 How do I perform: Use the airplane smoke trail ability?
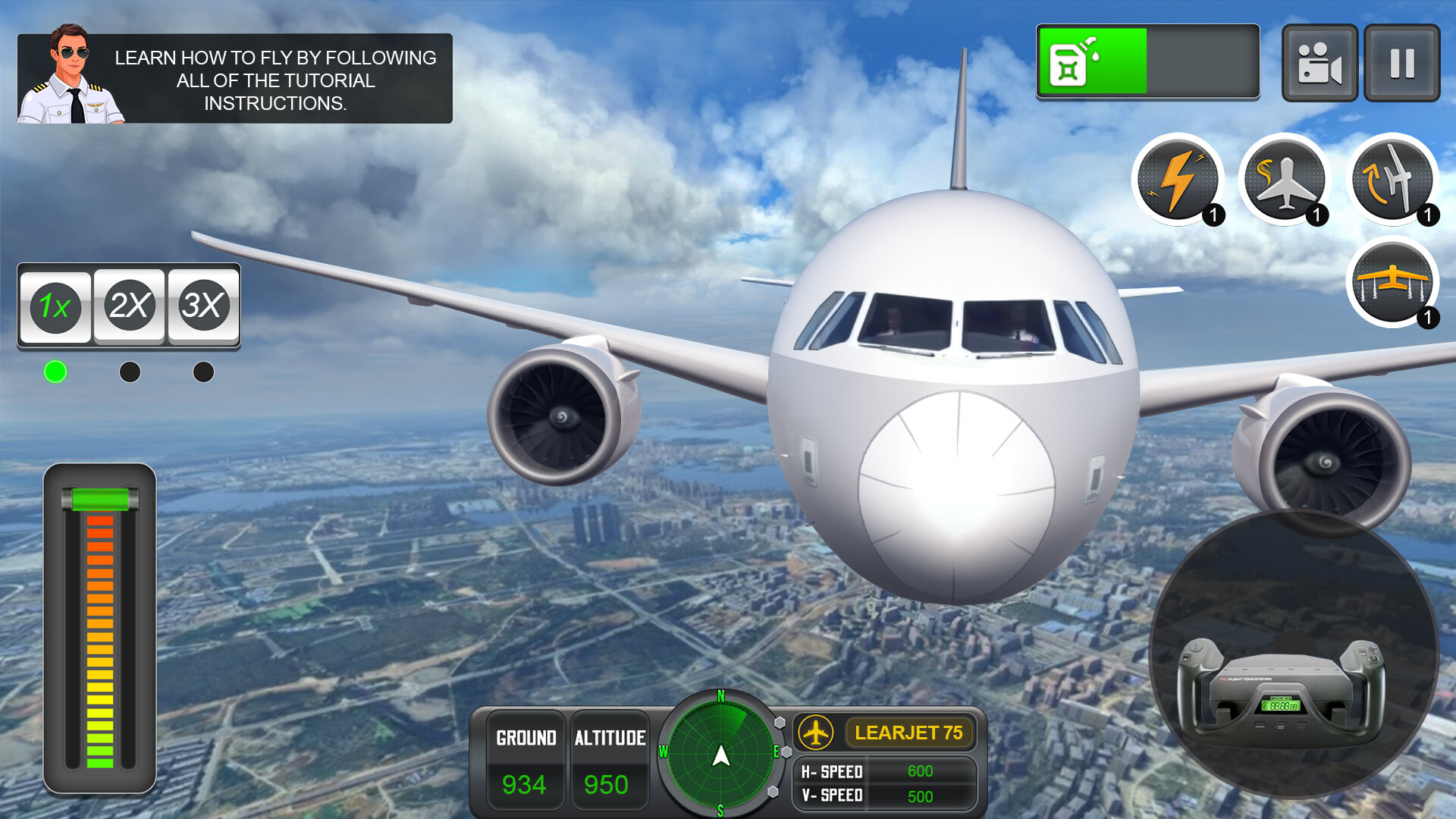pos(1285,180)
